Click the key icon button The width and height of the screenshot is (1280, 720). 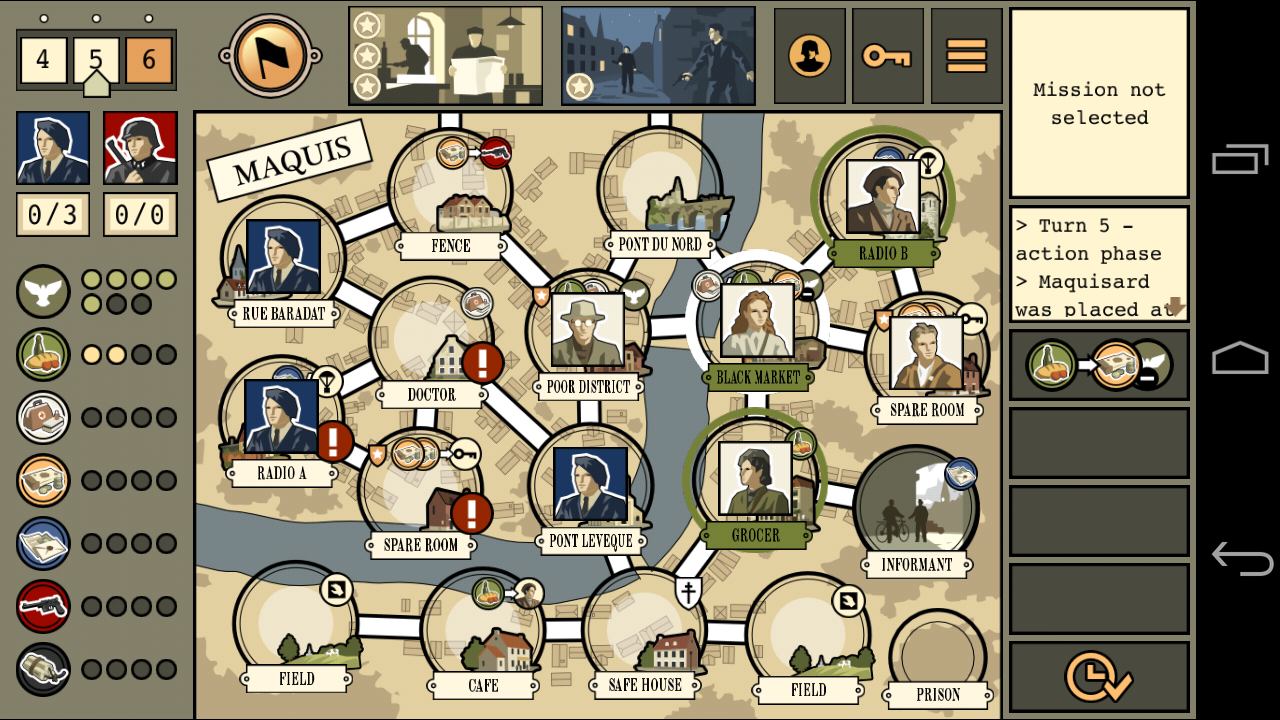pyautogui.click(x=887, y=56)
